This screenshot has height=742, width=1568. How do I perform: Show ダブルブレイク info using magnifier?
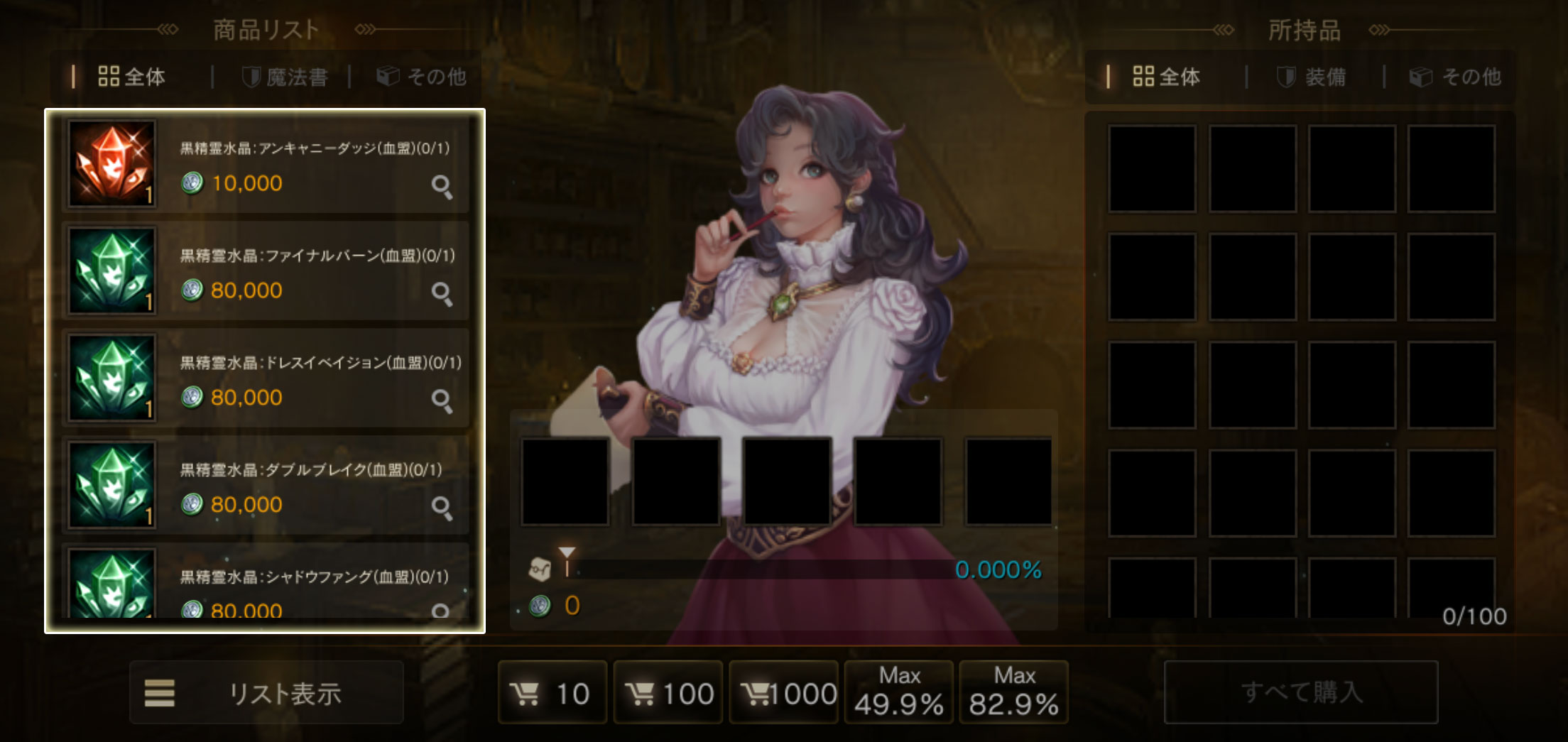442,508
